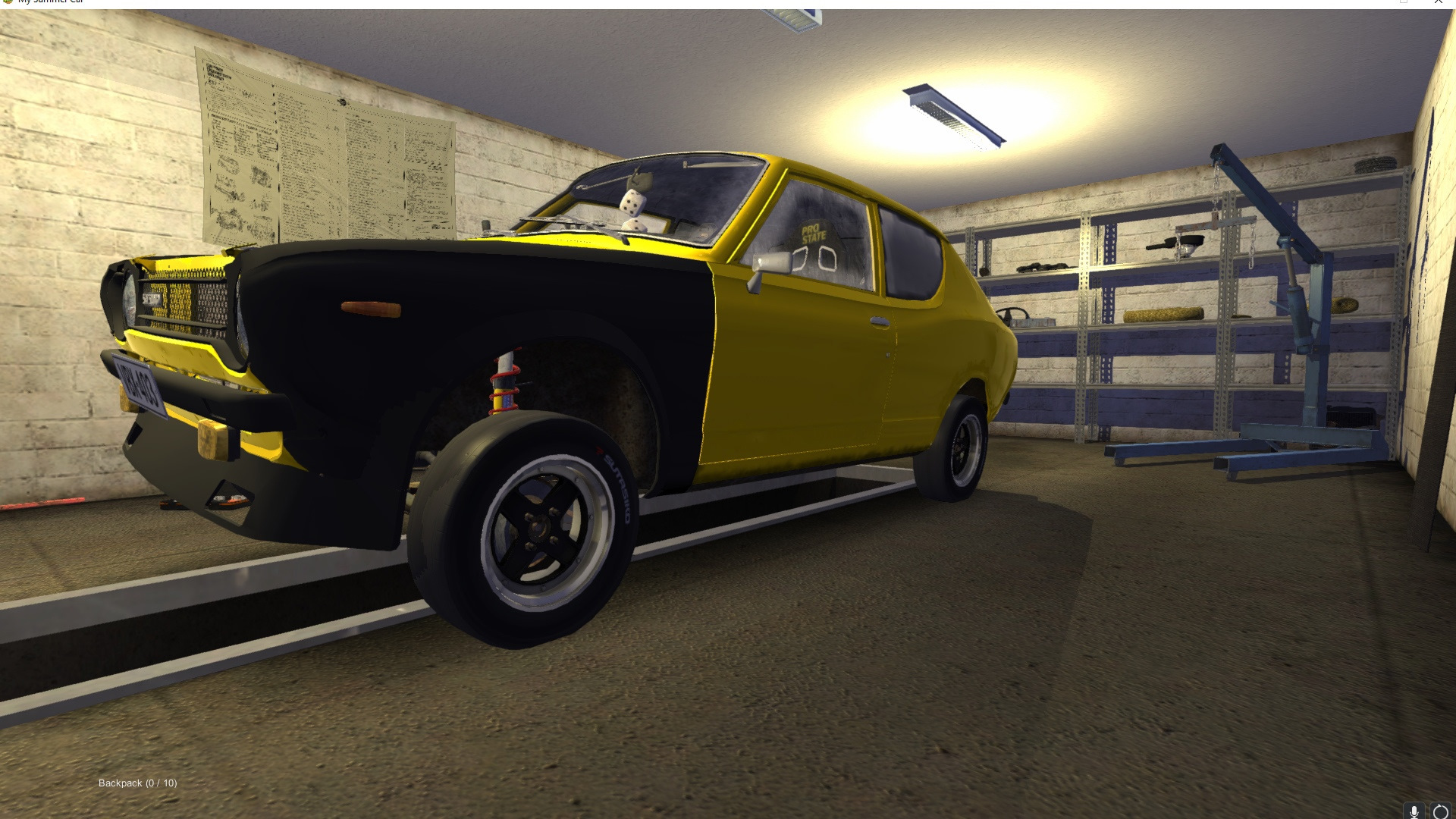
Task: Click the PRO STATE window sticker
Action: coord(814,233)
